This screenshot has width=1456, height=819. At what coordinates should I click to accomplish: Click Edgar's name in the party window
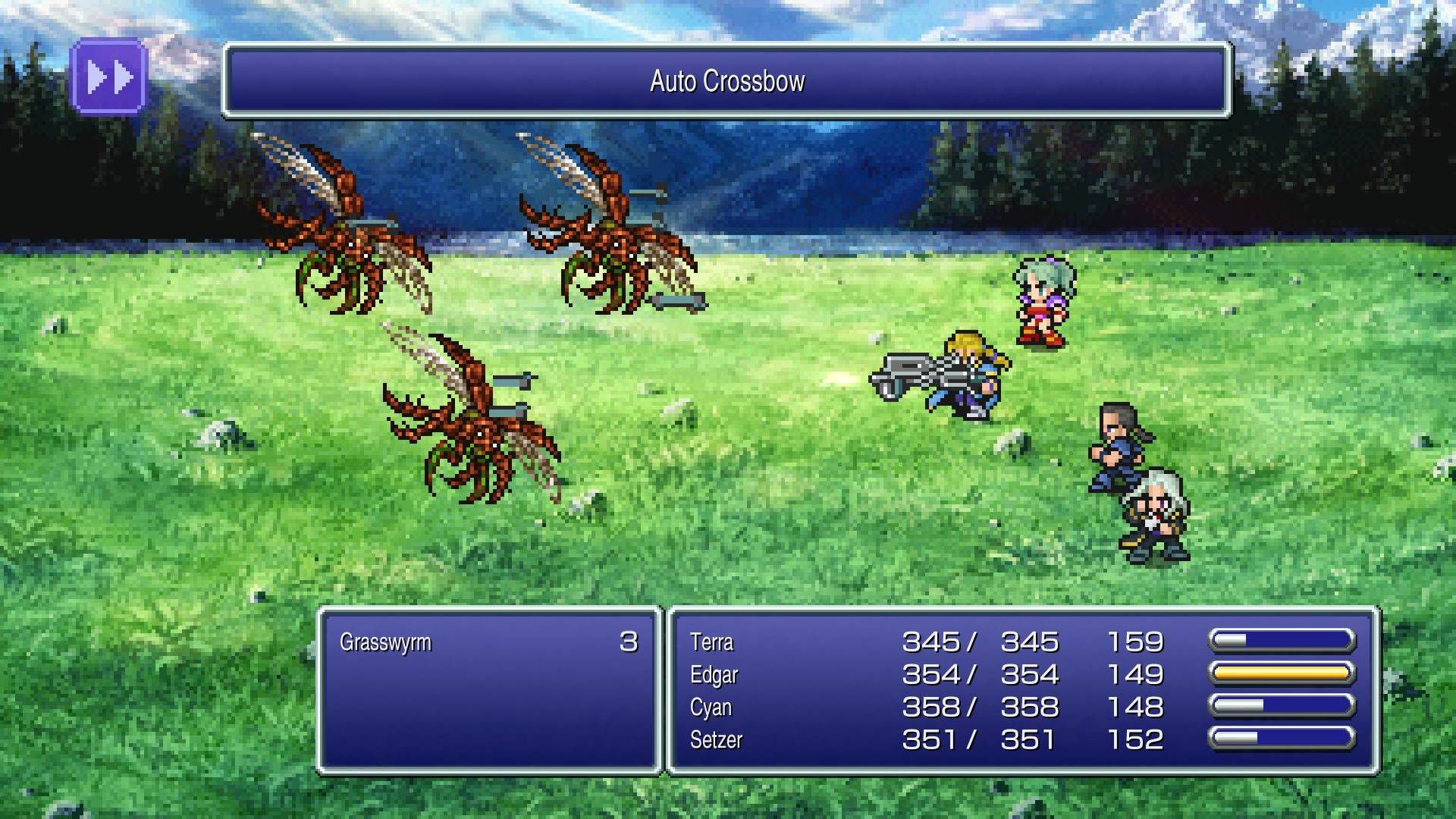(x=714, y=674)
